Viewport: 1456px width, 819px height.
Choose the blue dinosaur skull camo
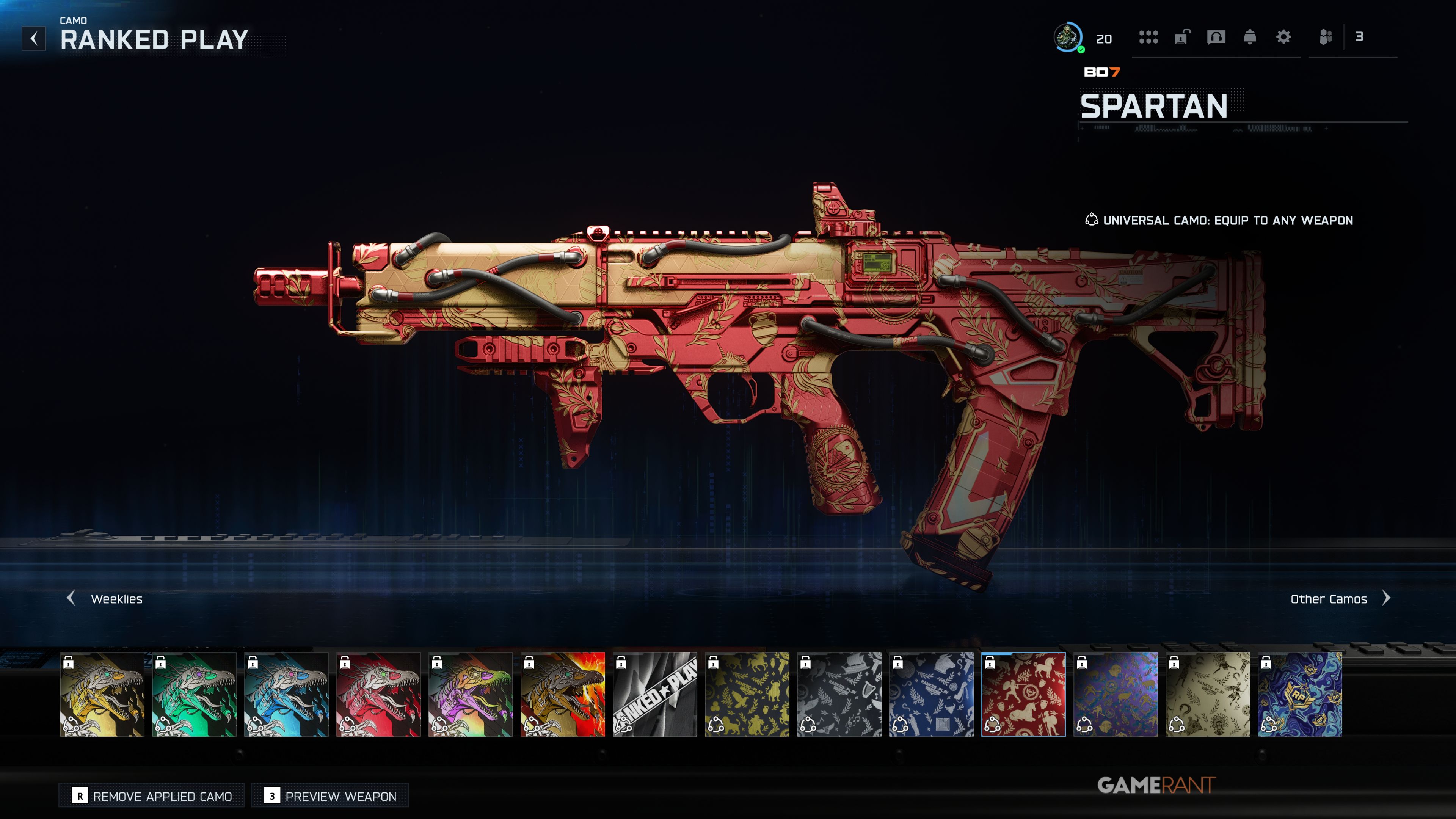tap(286, 694)
